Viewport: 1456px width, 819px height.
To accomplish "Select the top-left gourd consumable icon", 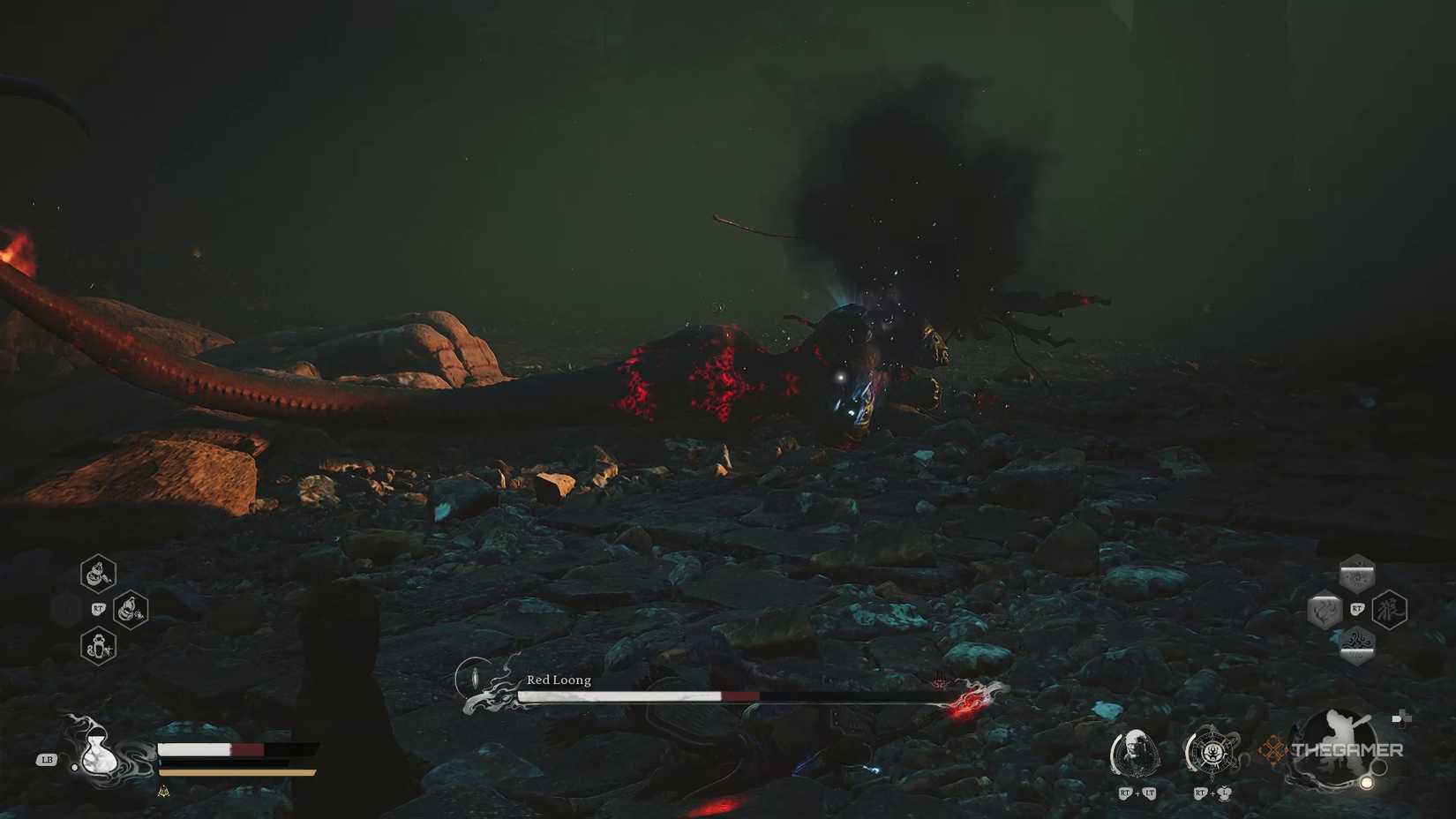I will click(97, 575).
